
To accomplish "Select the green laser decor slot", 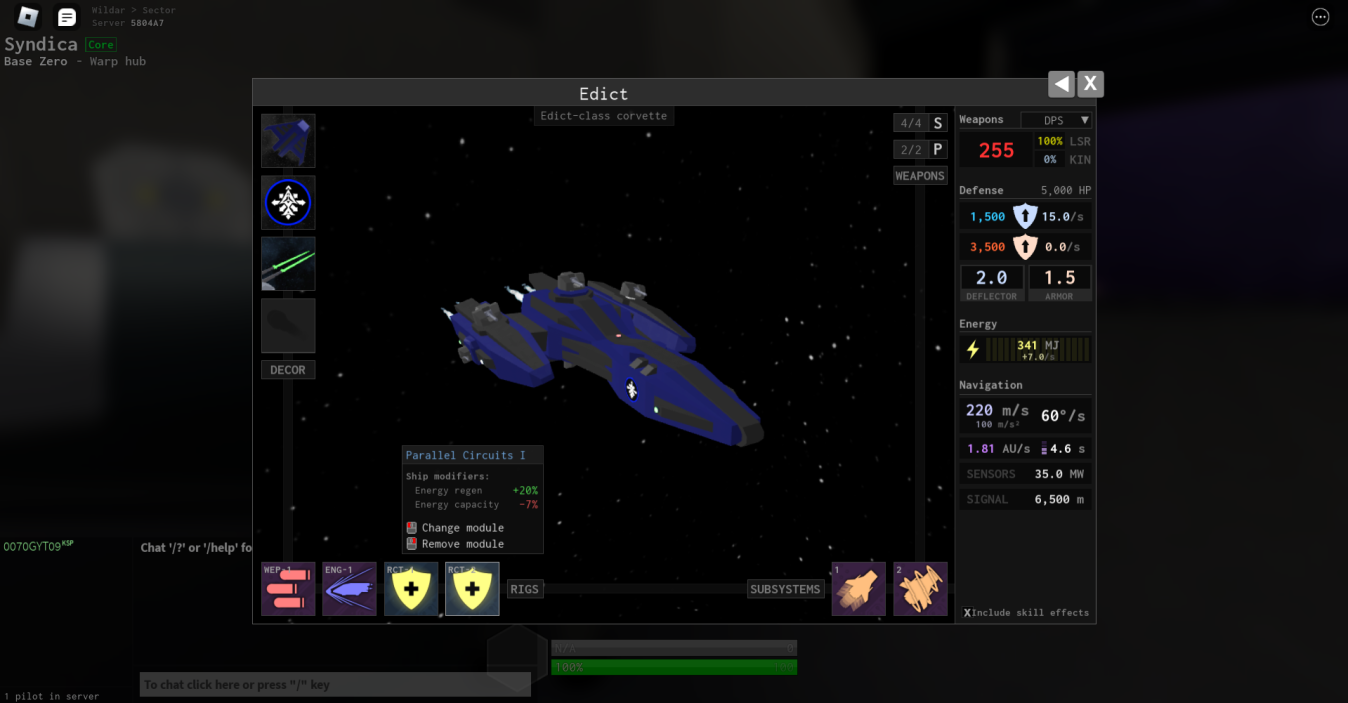I will click(x=288, y=264).
